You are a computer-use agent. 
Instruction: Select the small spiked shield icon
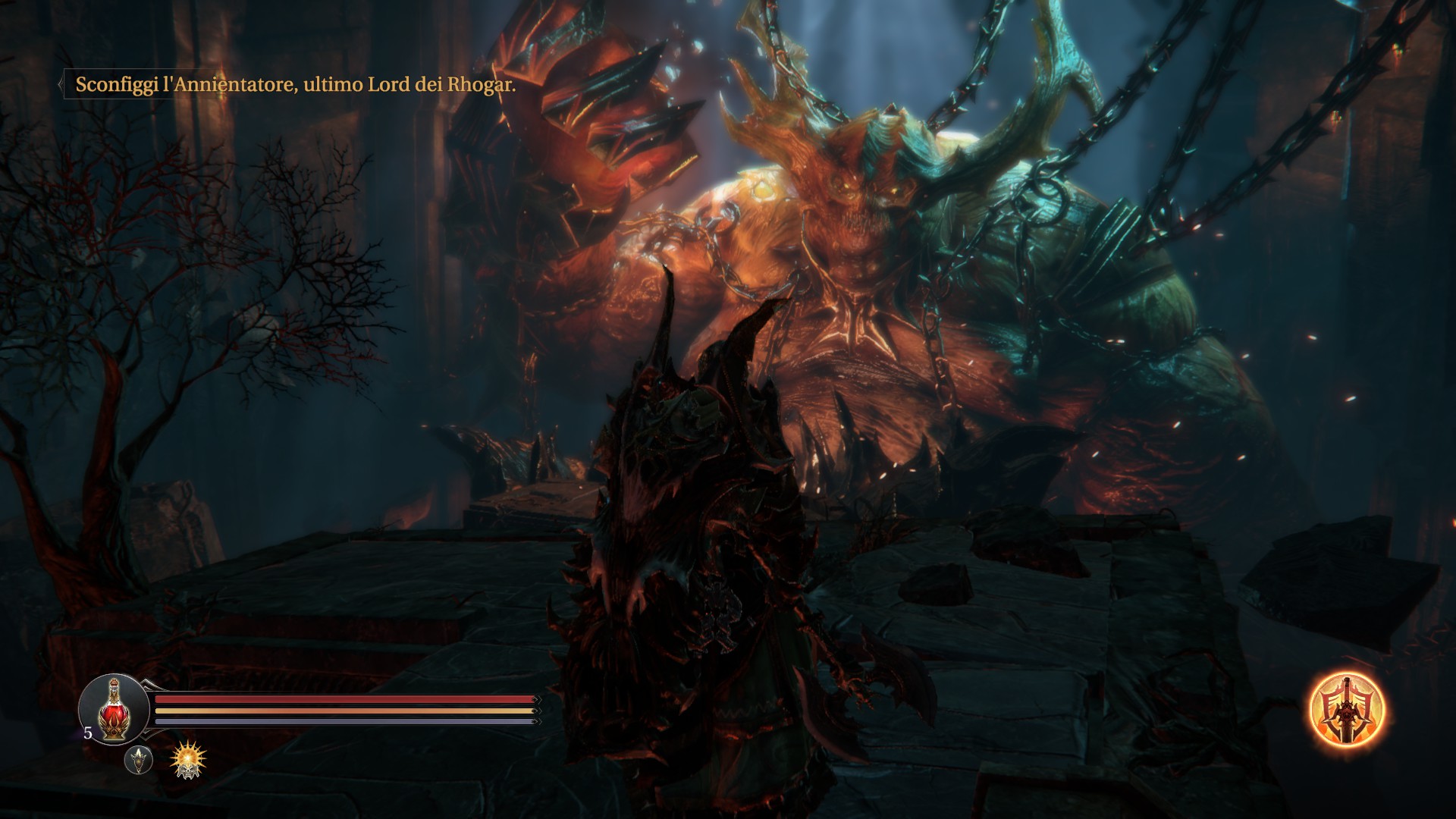(x=138, y=760)
